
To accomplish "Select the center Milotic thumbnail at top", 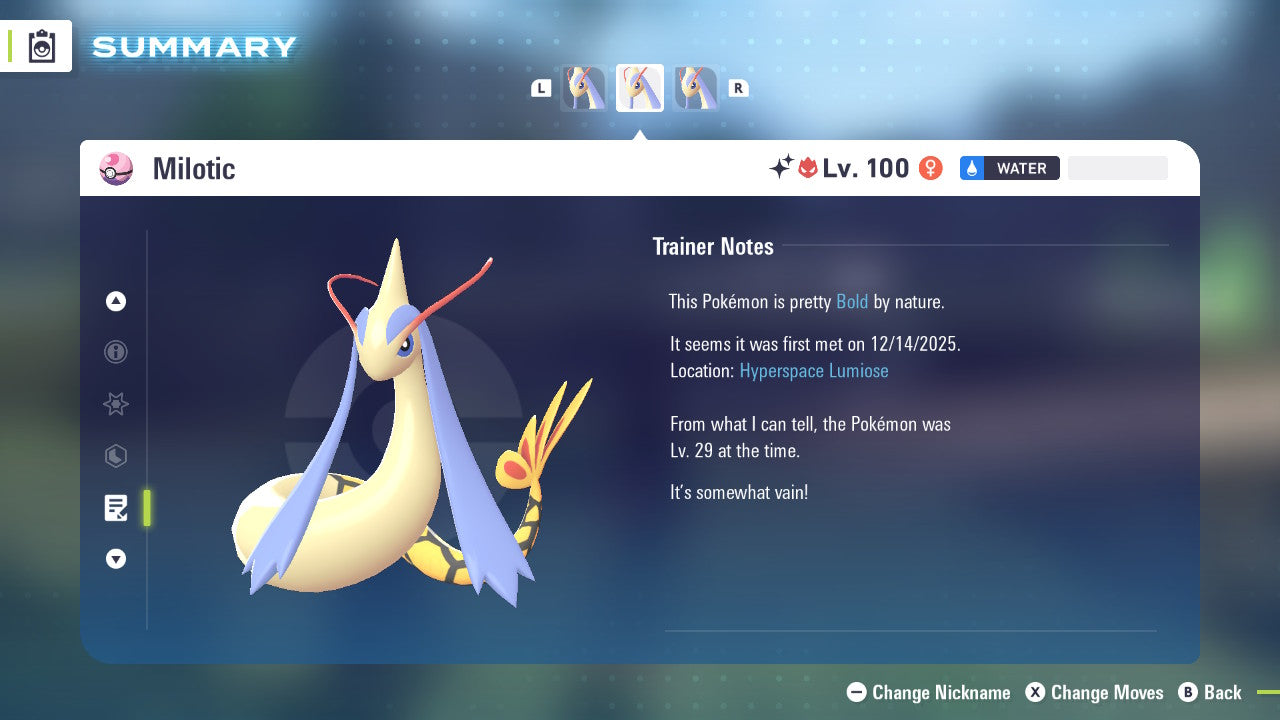I will [640, 87].
